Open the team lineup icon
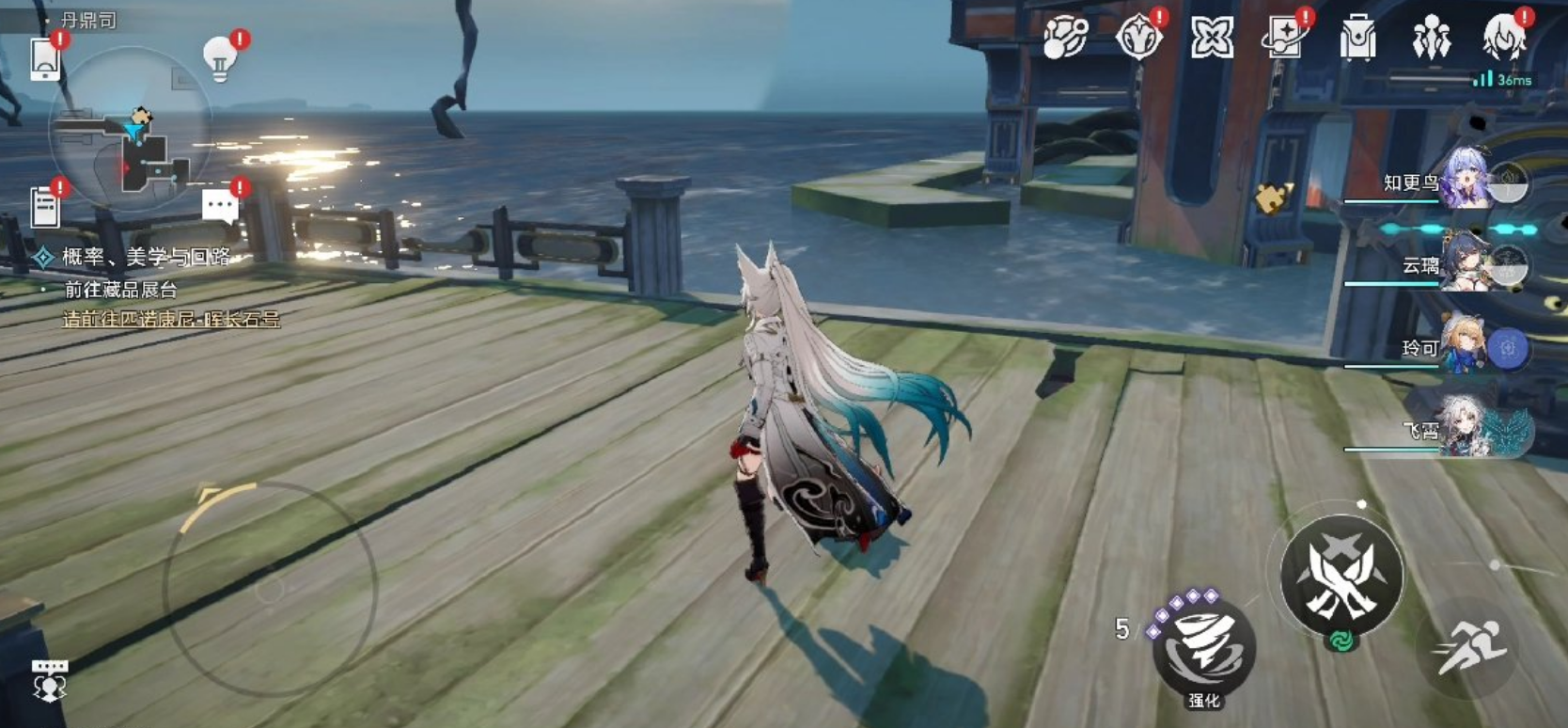1568x728 pixels. click(x=1431, y=39)
